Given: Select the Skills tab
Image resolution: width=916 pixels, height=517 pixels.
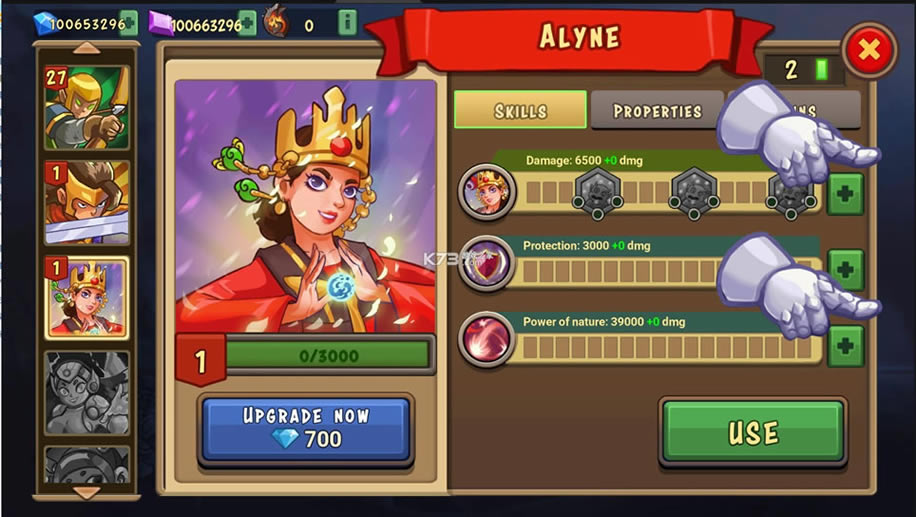Looking at the screenshot, I should point(520,110).
